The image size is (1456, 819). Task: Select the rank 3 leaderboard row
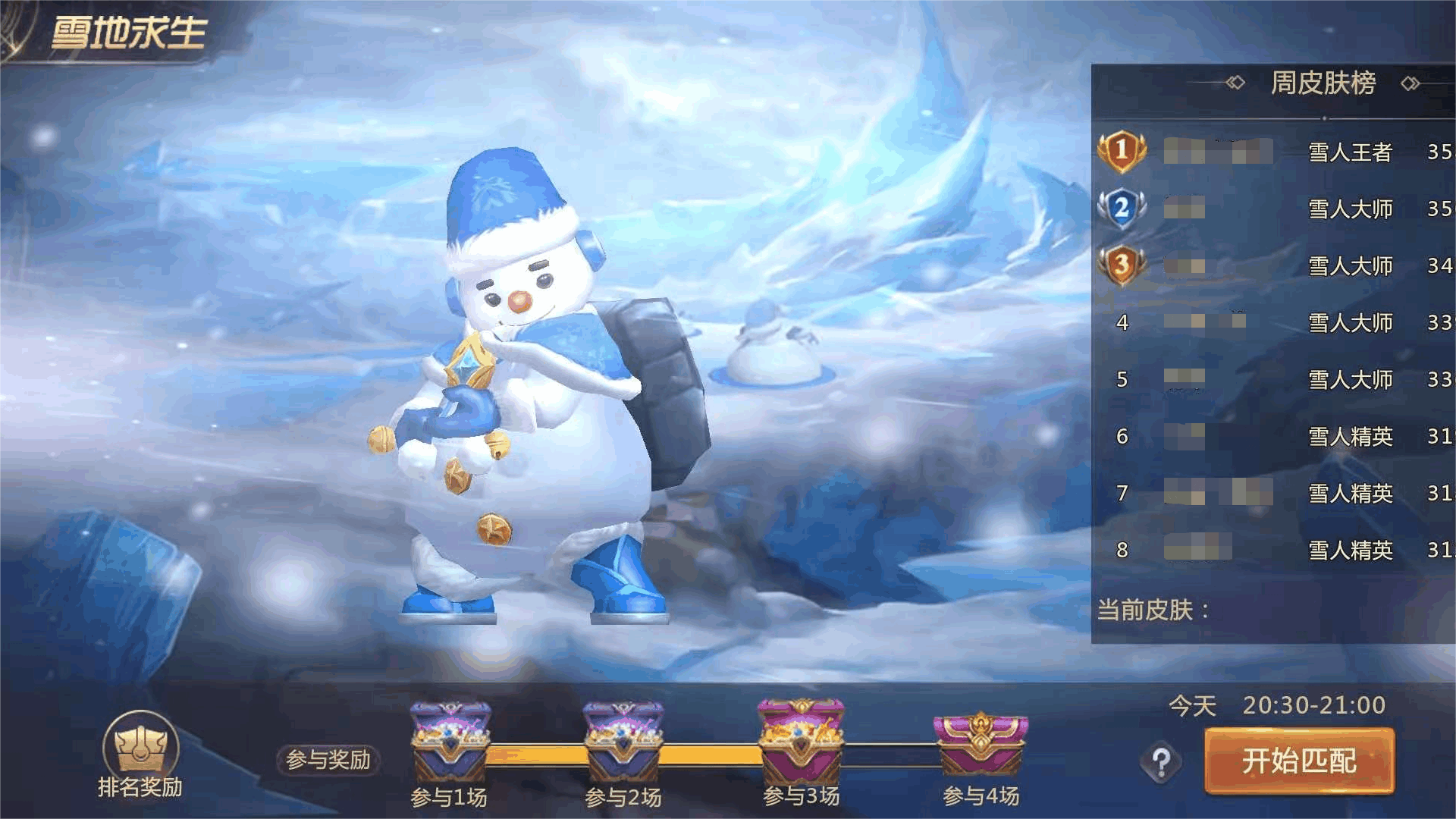click(1274, 265)
